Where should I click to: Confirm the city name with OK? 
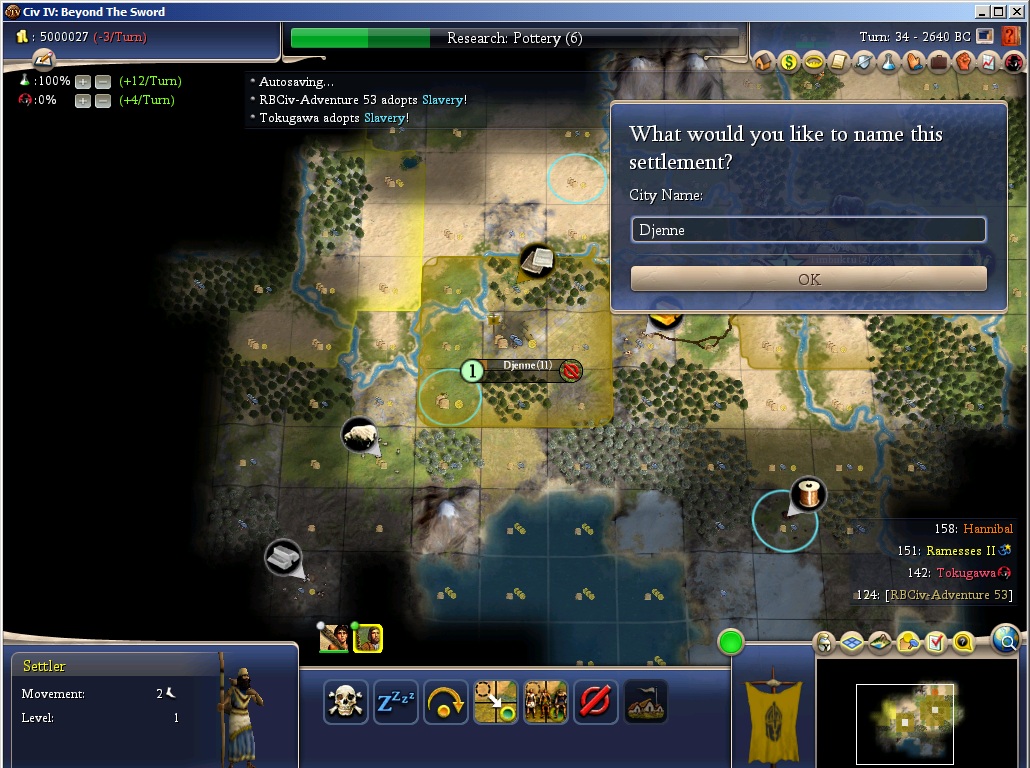tap(808, 279)
